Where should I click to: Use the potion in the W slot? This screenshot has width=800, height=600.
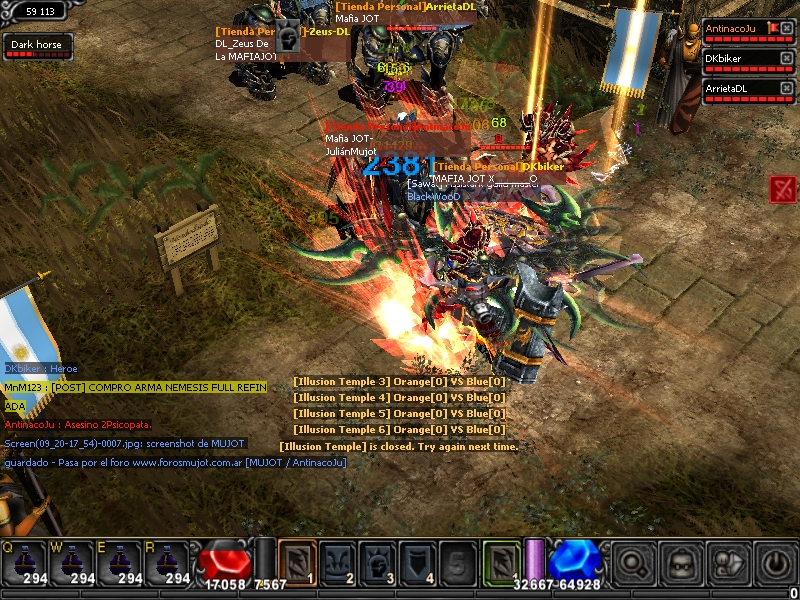coord(73,564)
